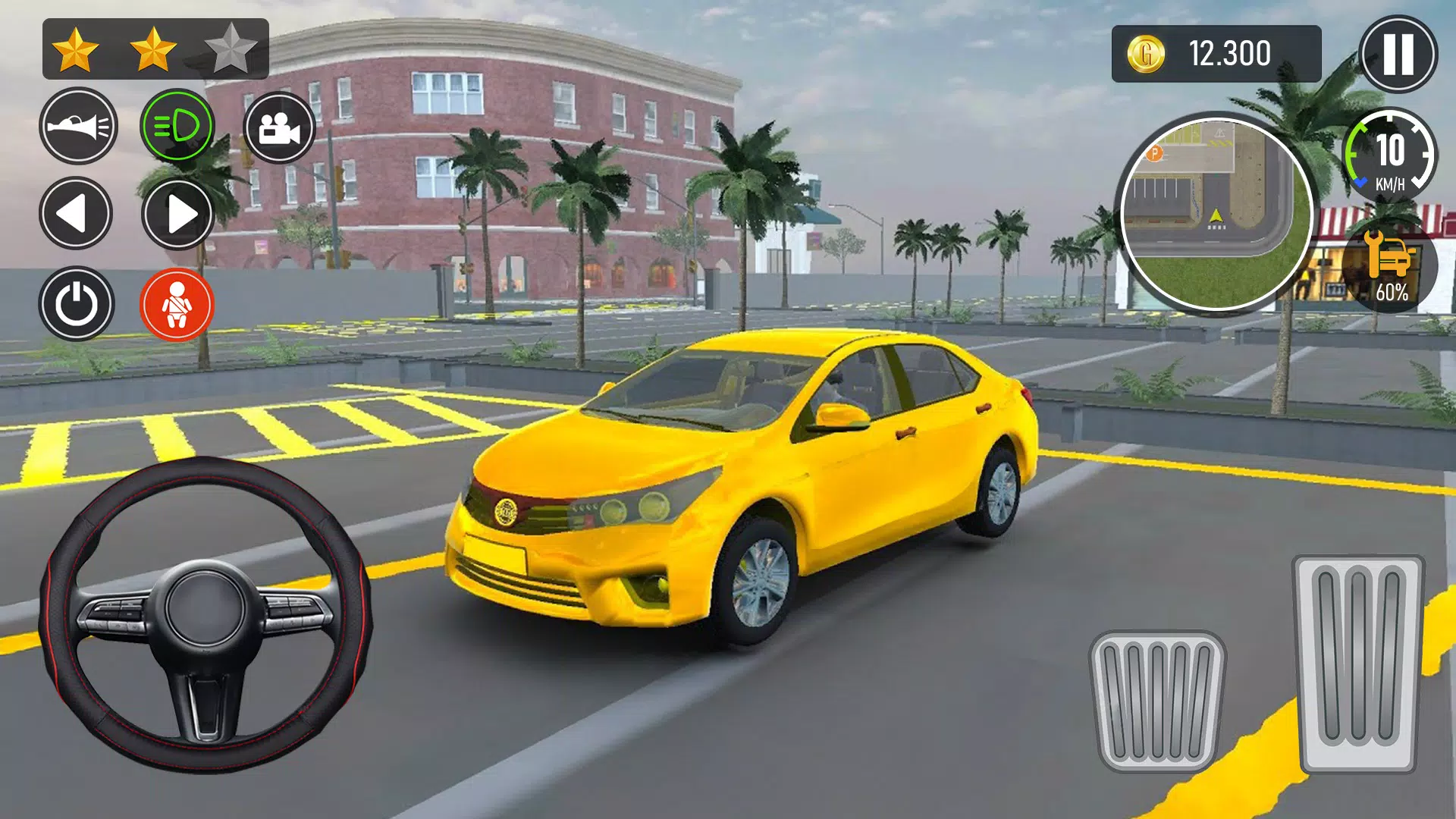Select the right steering arrow
This screenshot has width=1456, height=819.
tap(179, 215)
